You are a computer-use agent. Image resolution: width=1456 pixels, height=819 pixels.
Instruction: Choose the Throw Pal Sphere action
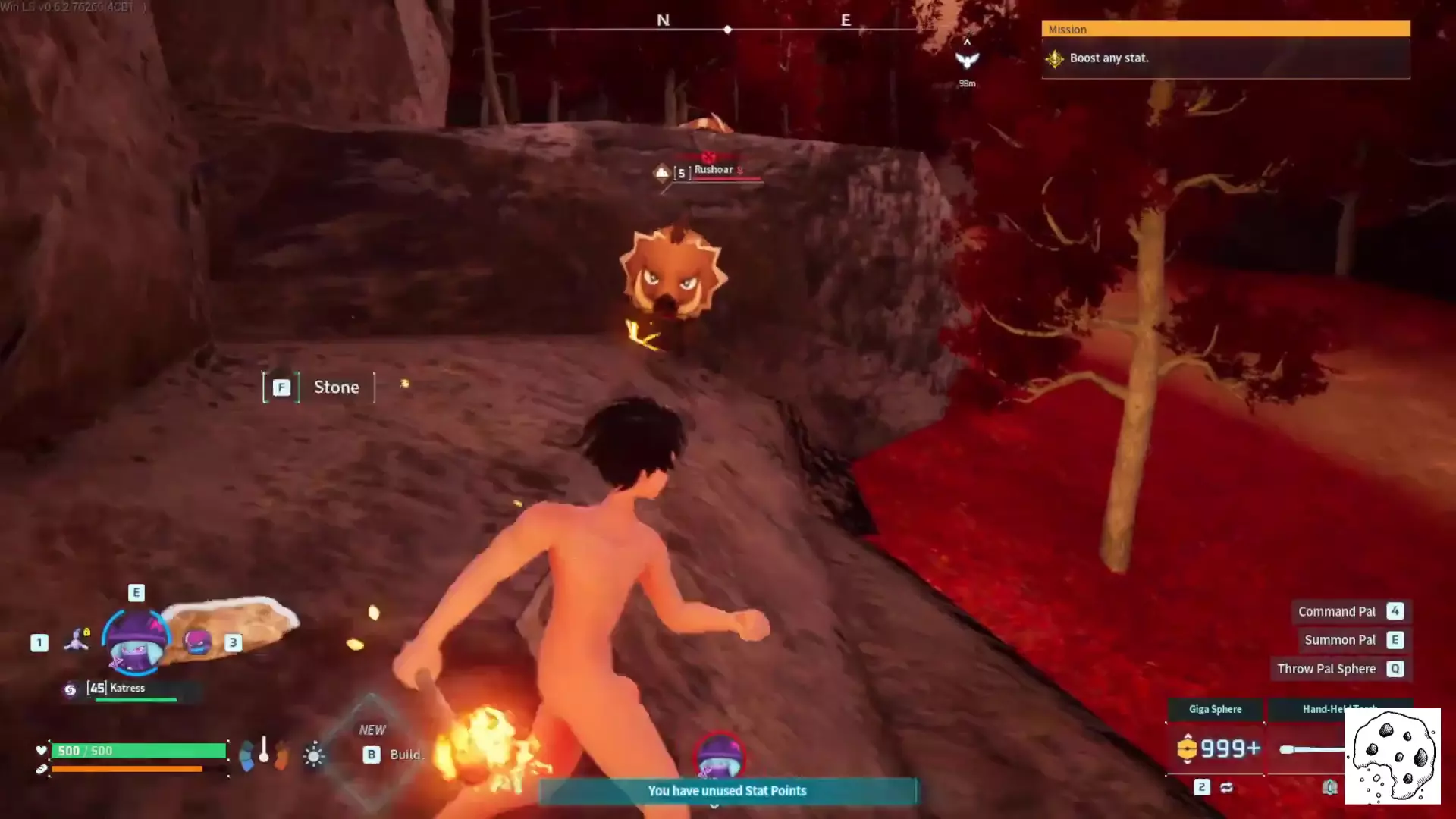(x=1326, y=670)
